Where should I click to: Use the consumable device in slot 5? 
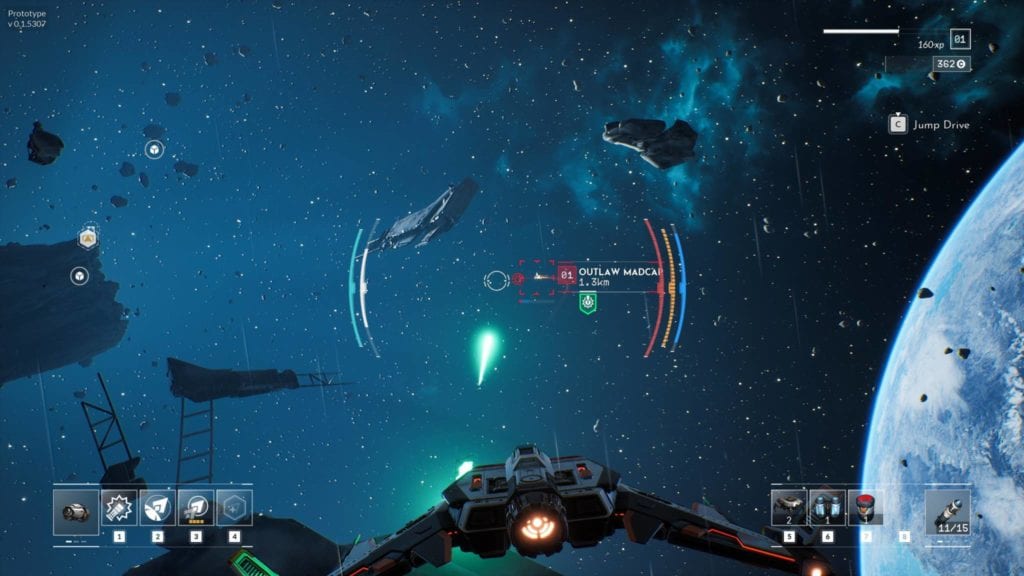tap(789, 507)
